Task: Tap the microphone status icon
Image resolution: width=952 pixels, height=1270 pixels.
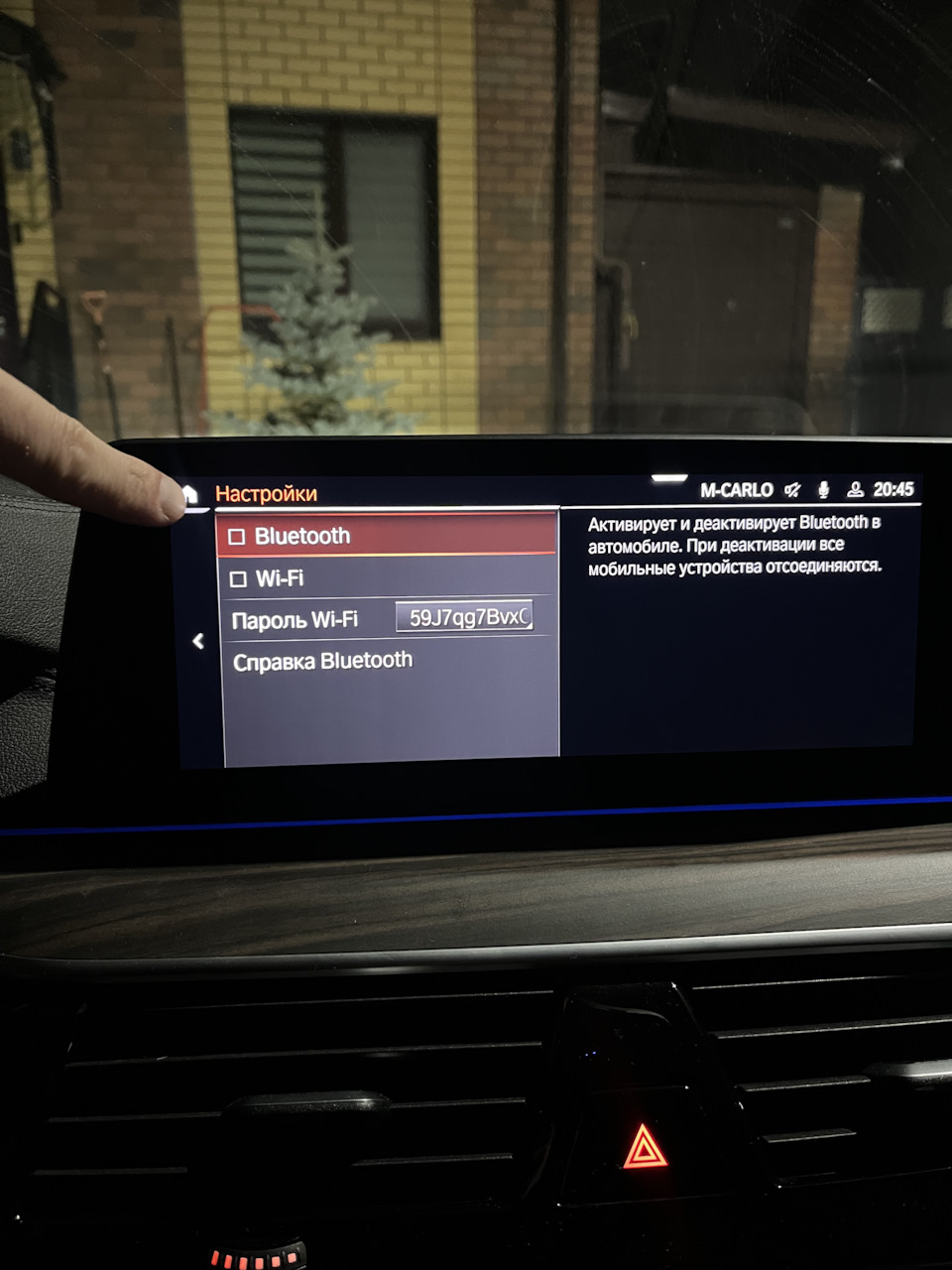Action: coord(823,489)
